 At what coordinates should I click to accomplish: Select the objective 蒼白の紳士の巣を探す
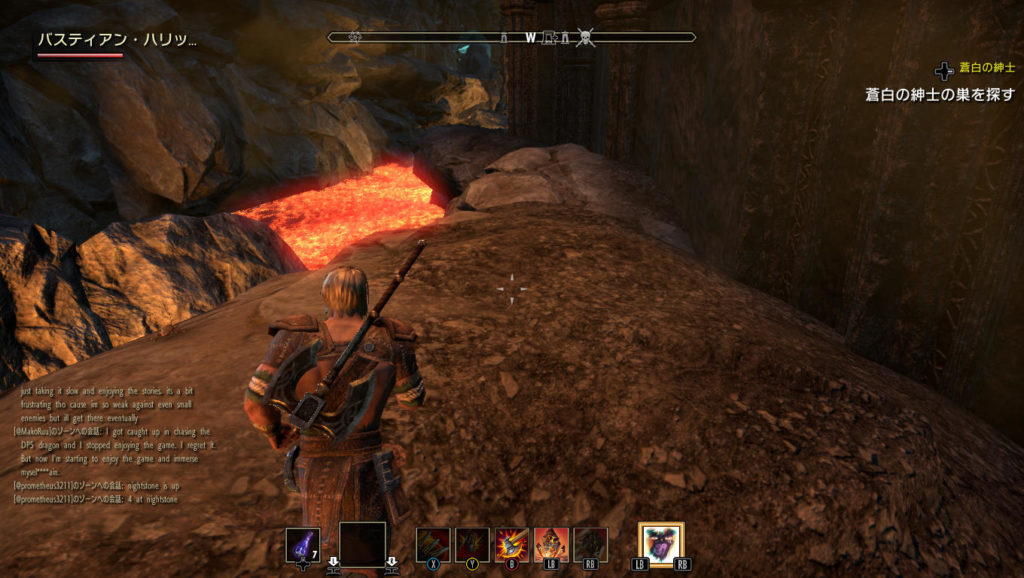(939, 95)
